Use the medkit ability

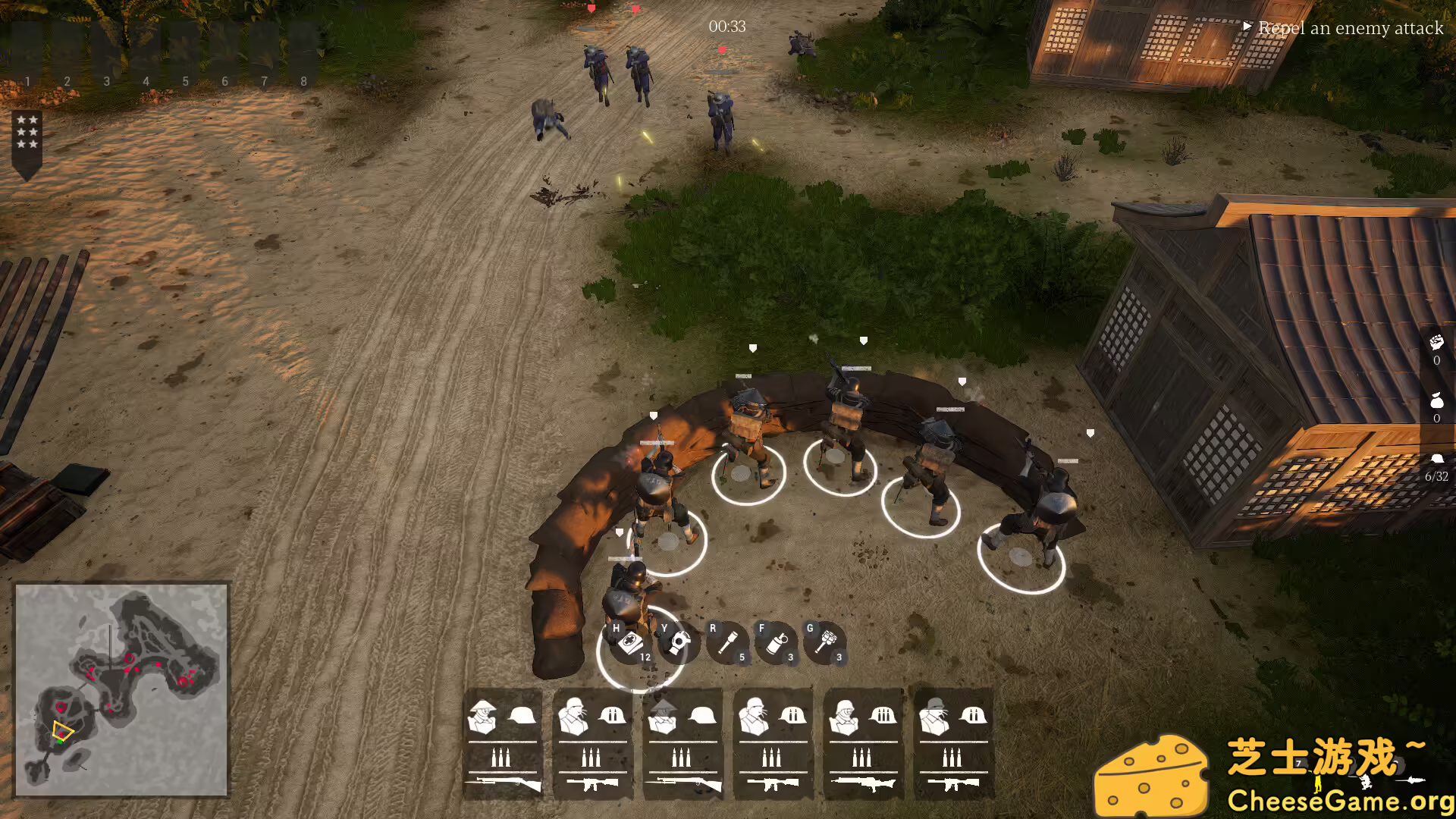[x=630, y=643]
